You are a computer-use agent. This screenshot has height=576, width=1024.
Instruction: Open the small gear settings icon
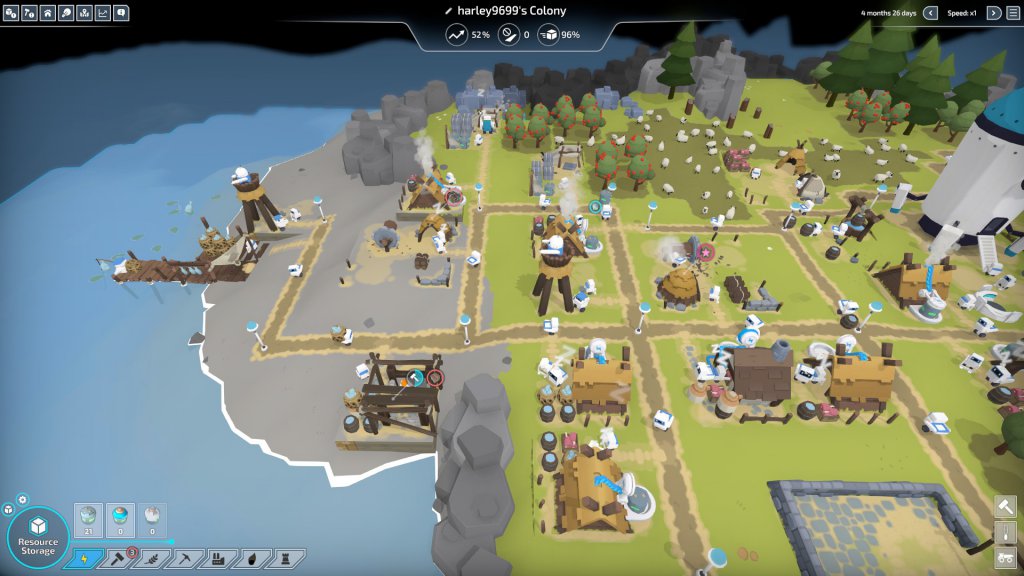[x=23, y=499]
